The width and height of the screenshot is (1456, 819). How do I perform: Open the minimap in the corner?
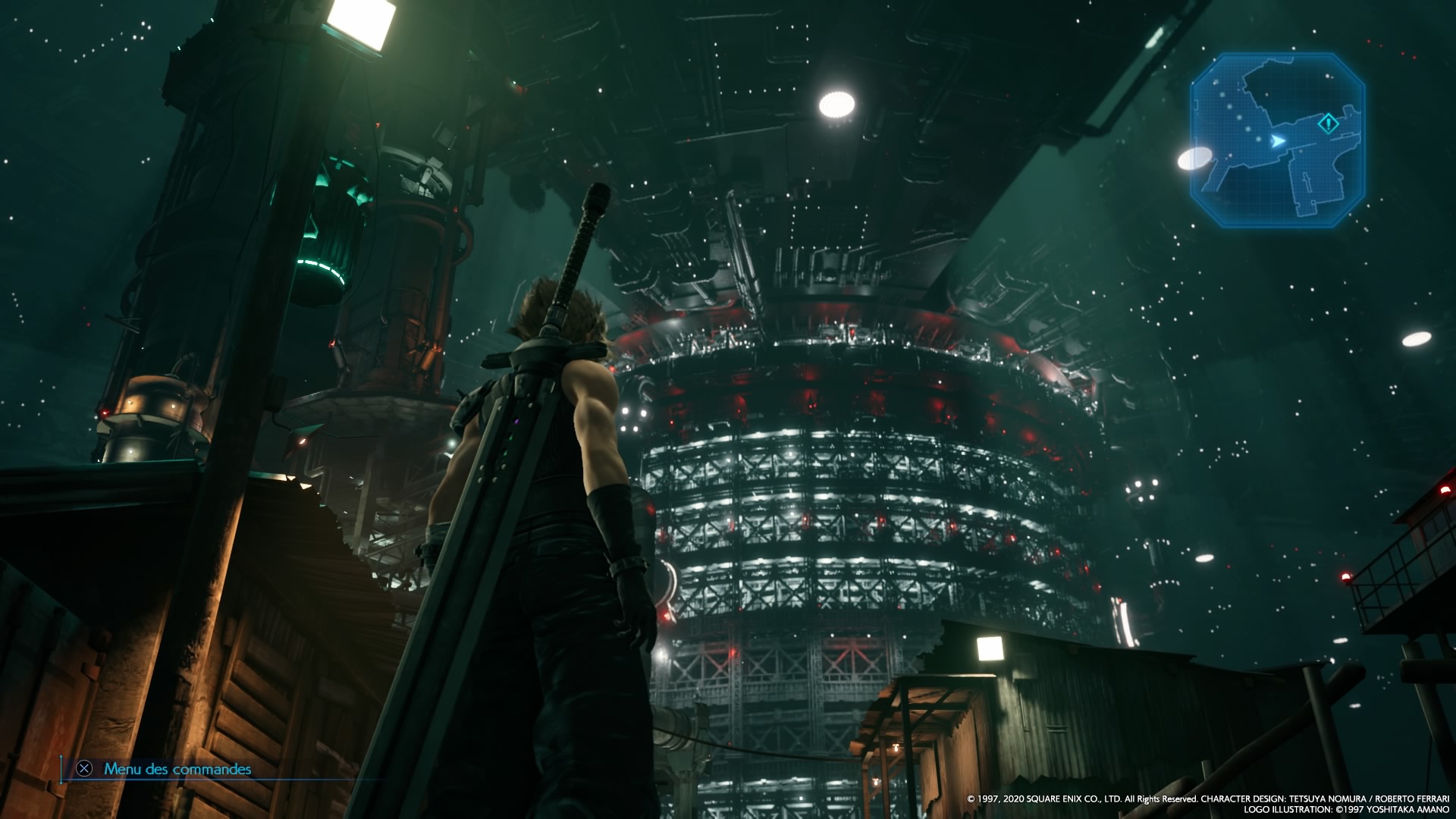pyautogui.click(x=1277, y=140)
